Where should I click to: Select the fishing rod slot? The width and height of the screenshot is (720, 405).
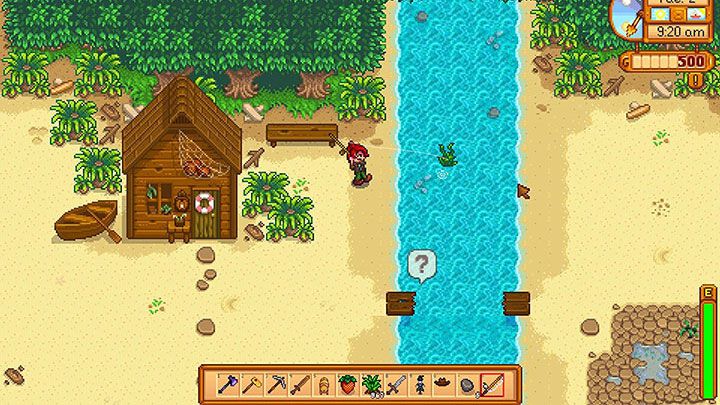[492, 384]
